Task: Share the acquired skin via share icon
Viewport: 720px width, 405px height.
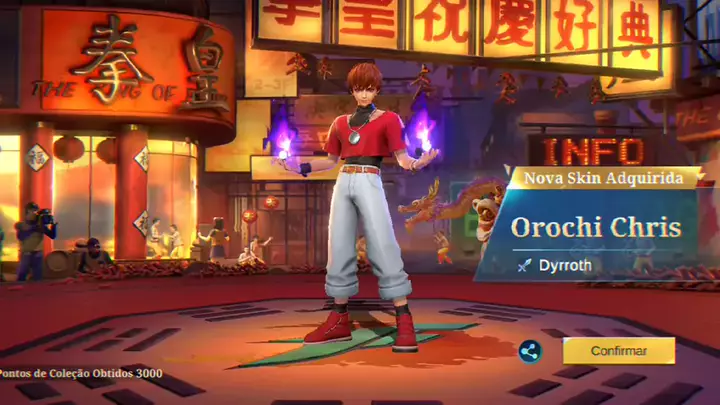Action: pyautogui.click(x=530, y=351)
